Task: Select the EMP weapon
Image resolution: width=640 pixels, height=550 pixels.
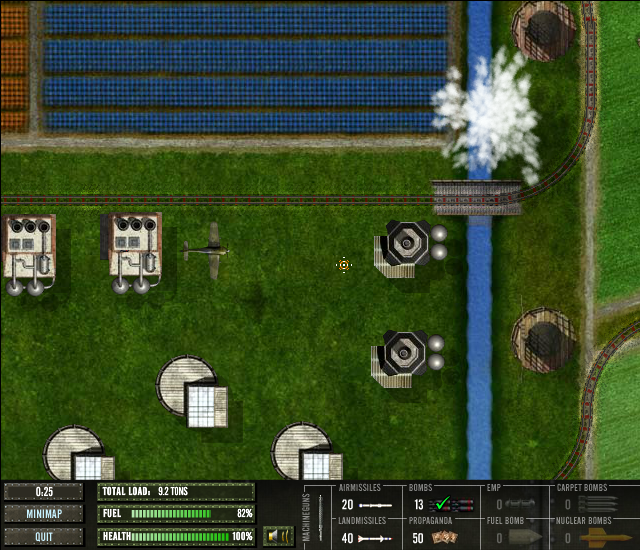Action: pos(517,505)
